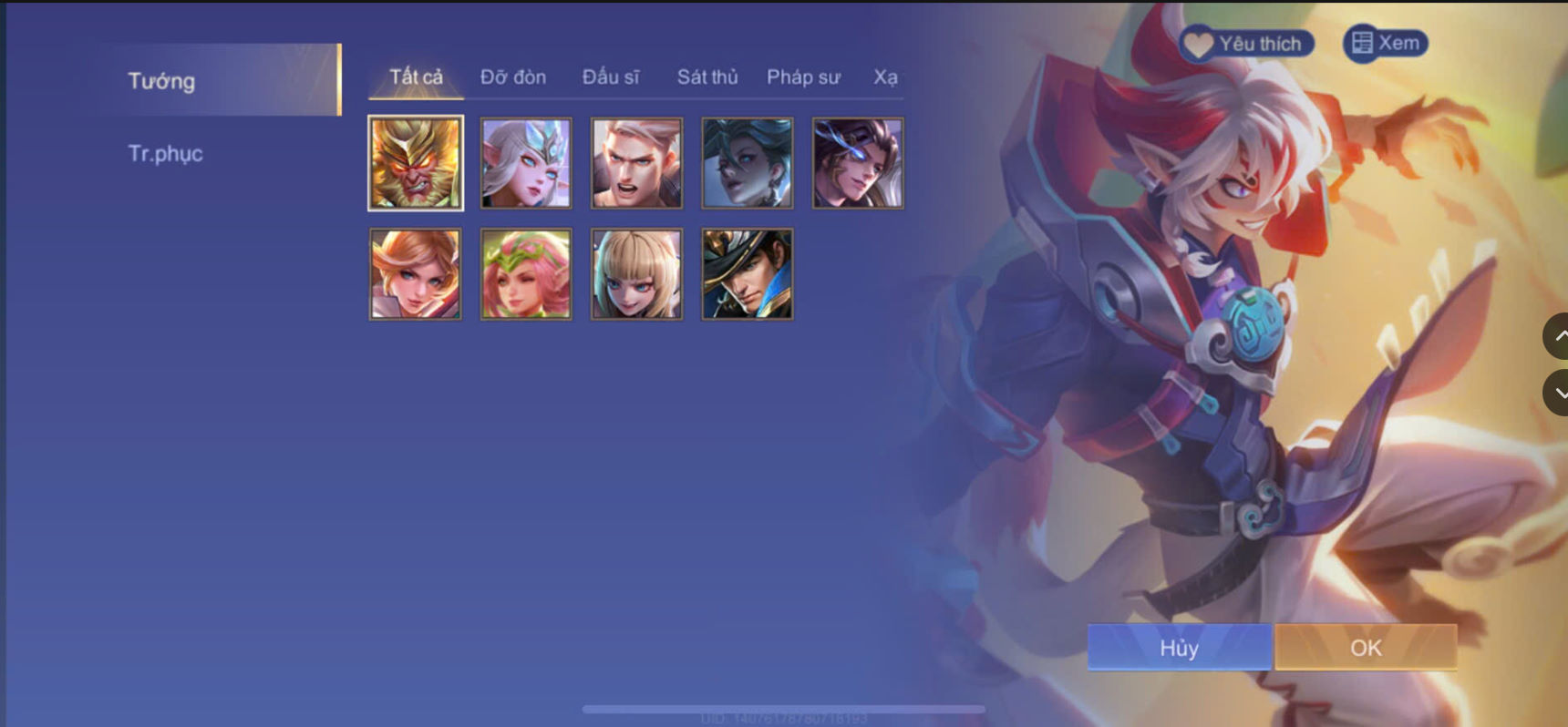Click the Xem list view icon
The width and height of the screenshot is (1568, 727).
[x=1362, y=41]
